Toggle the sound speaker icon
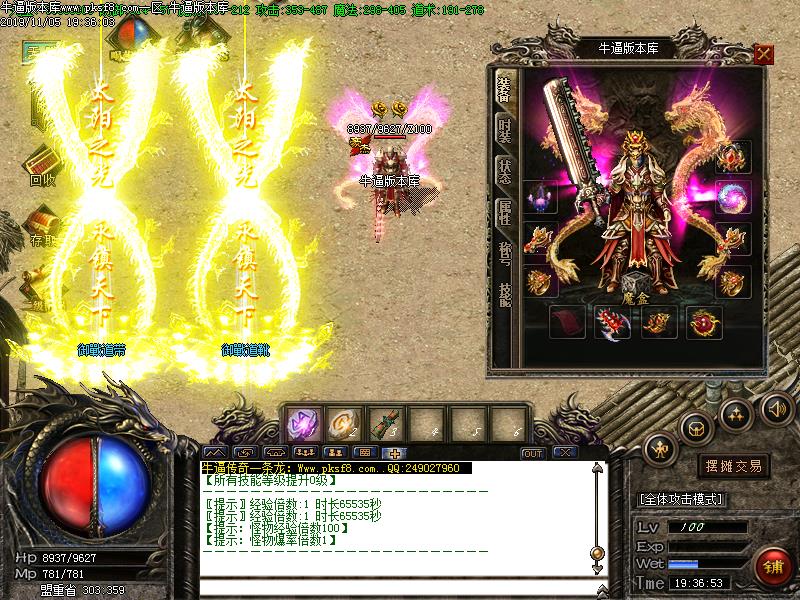Image resolution: width=800 pixels, height=600 pixels. coord(776,408)
